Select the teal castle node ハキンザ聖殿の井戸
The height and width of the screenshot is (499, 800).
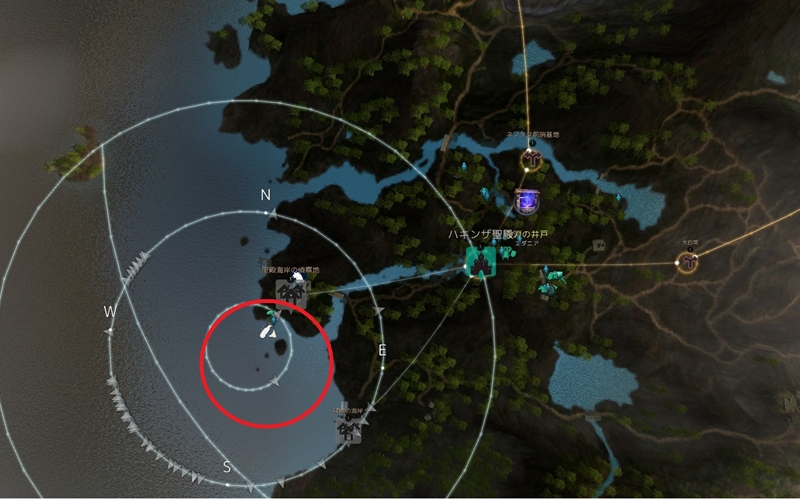click(x=481, y=263)
